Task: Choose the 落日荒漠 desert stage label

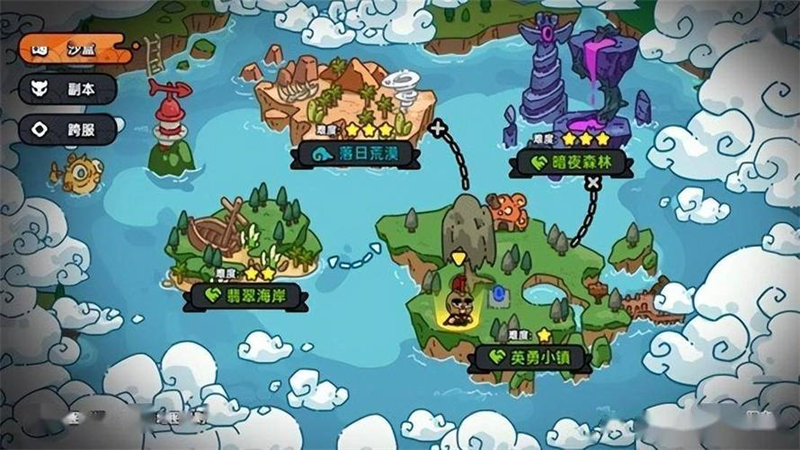Action: 356,155
